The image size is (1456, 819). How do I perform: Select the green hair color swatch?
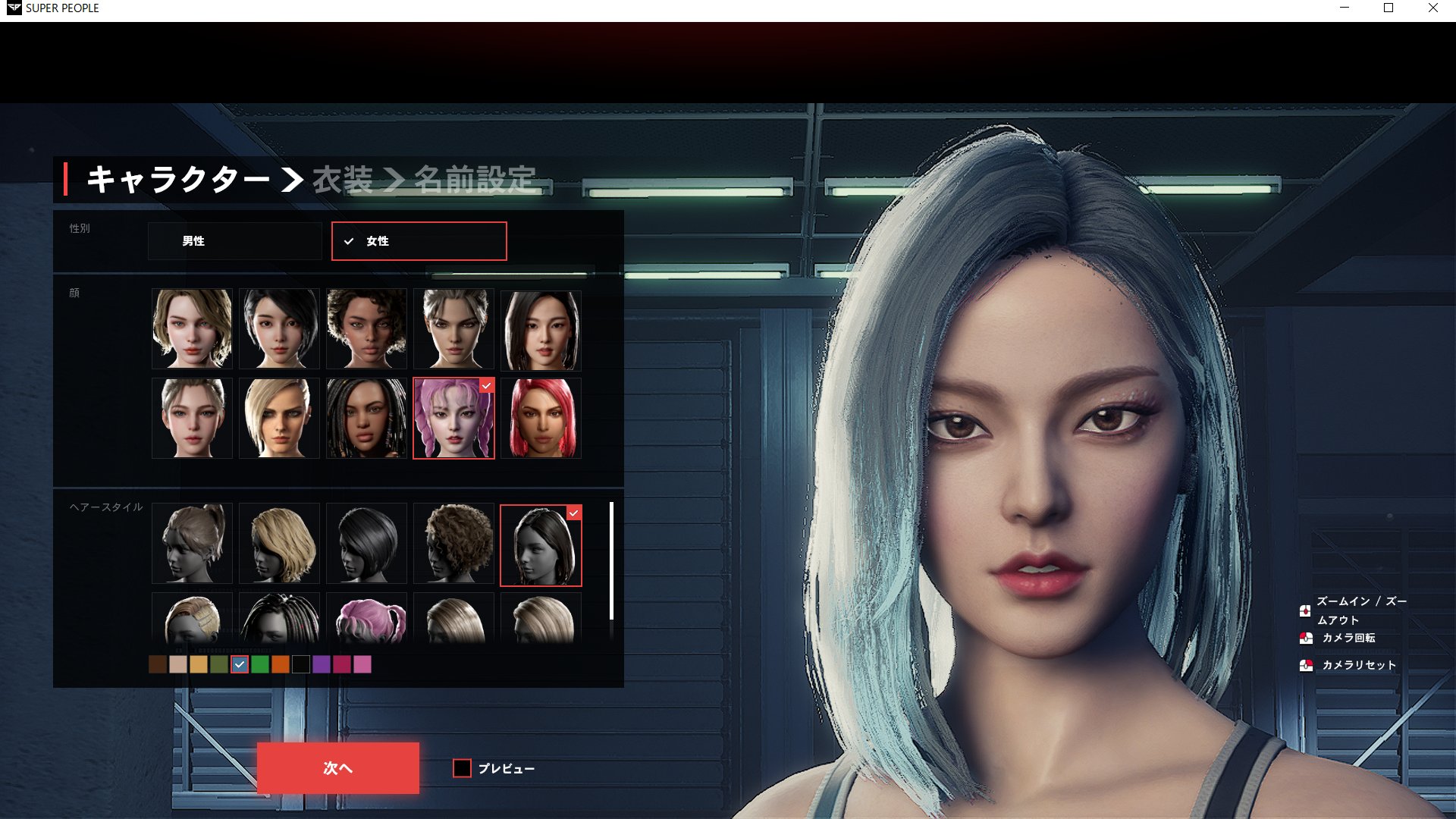[262, 665]
